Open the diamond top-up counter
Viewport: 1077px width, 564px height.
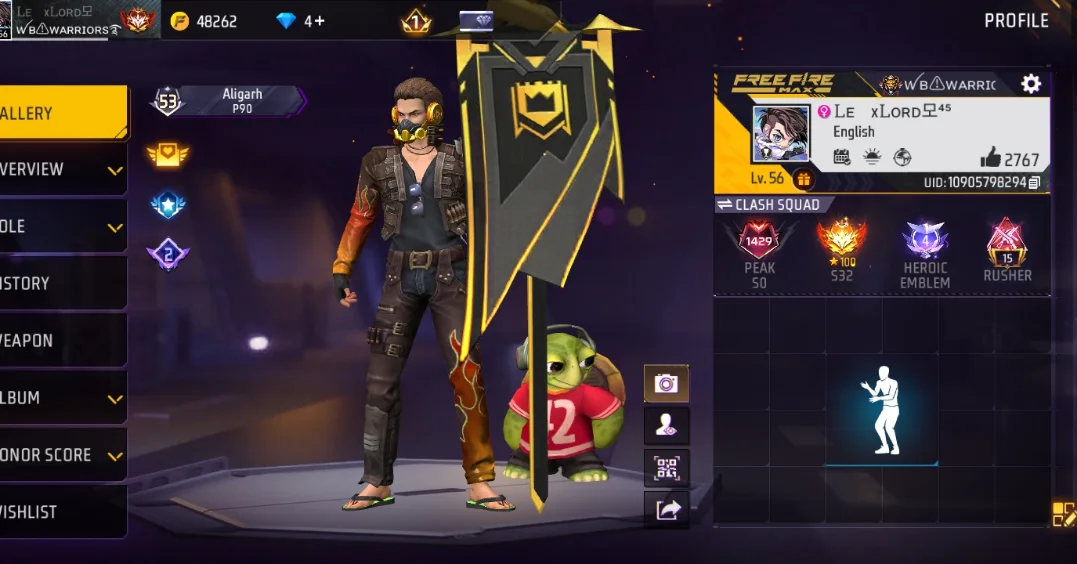click(300, 21)
